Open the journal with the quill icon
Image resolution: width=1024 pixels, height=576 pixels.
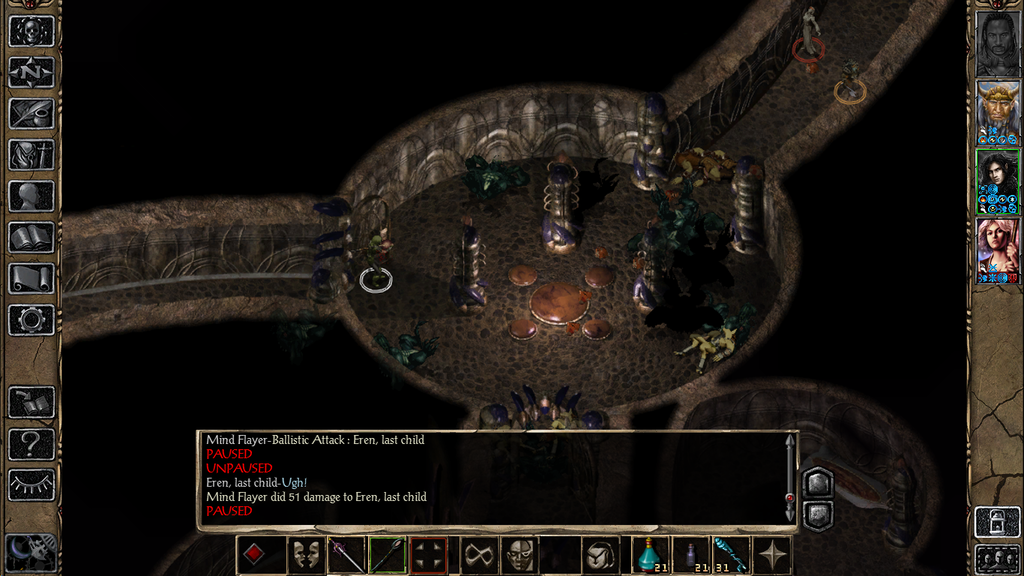point(31,113)
